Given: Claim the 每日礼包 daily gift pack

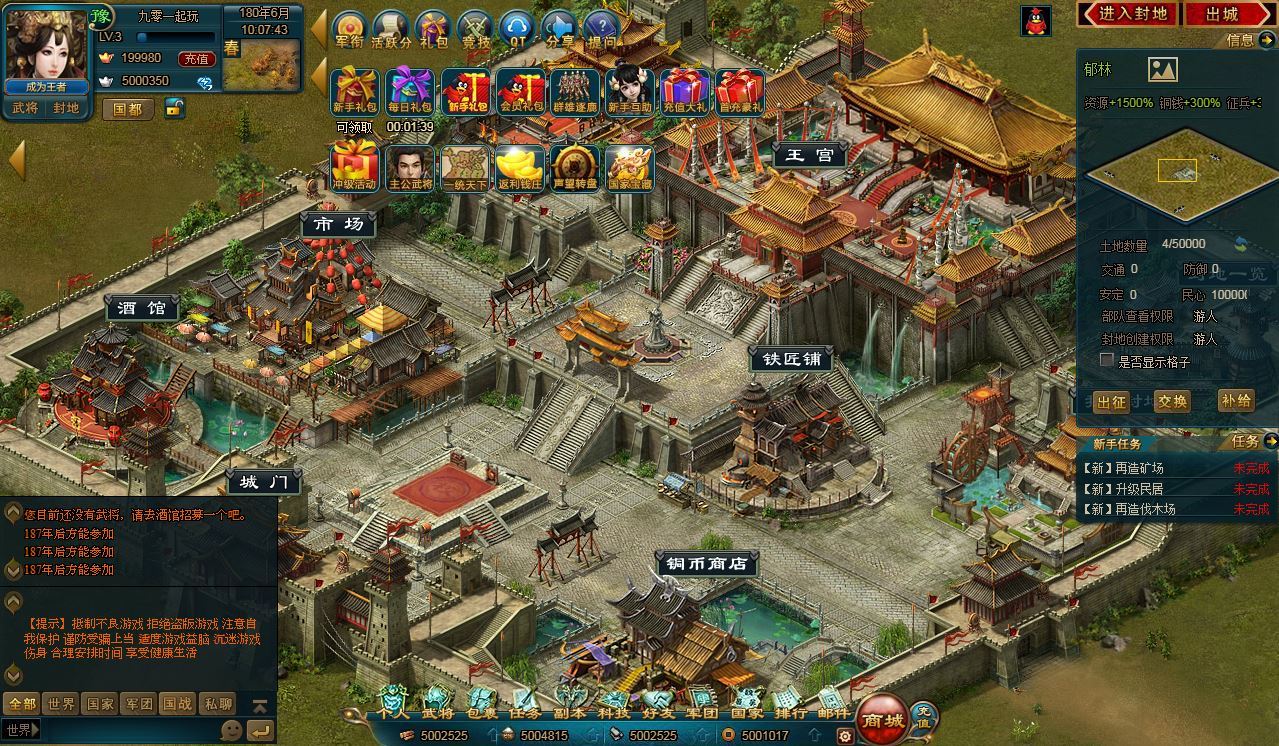Looking at the screenshot, I should point(410,92).
